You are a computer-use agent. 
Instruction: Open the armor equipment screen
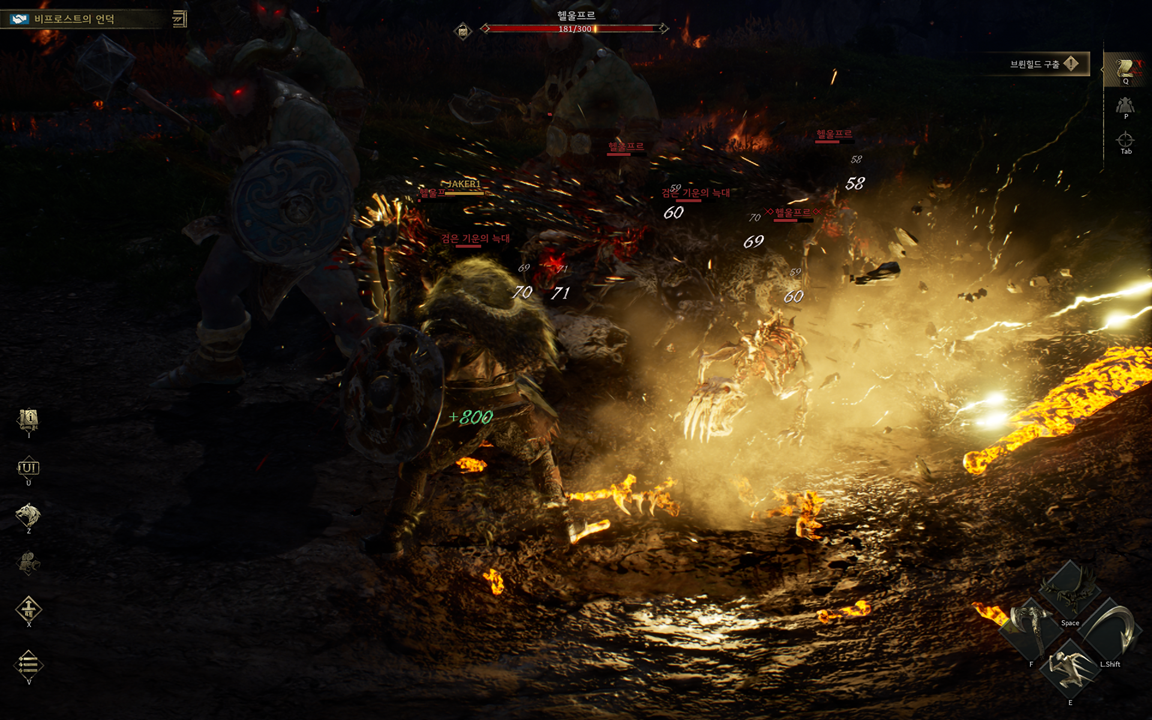(1126, 105)
